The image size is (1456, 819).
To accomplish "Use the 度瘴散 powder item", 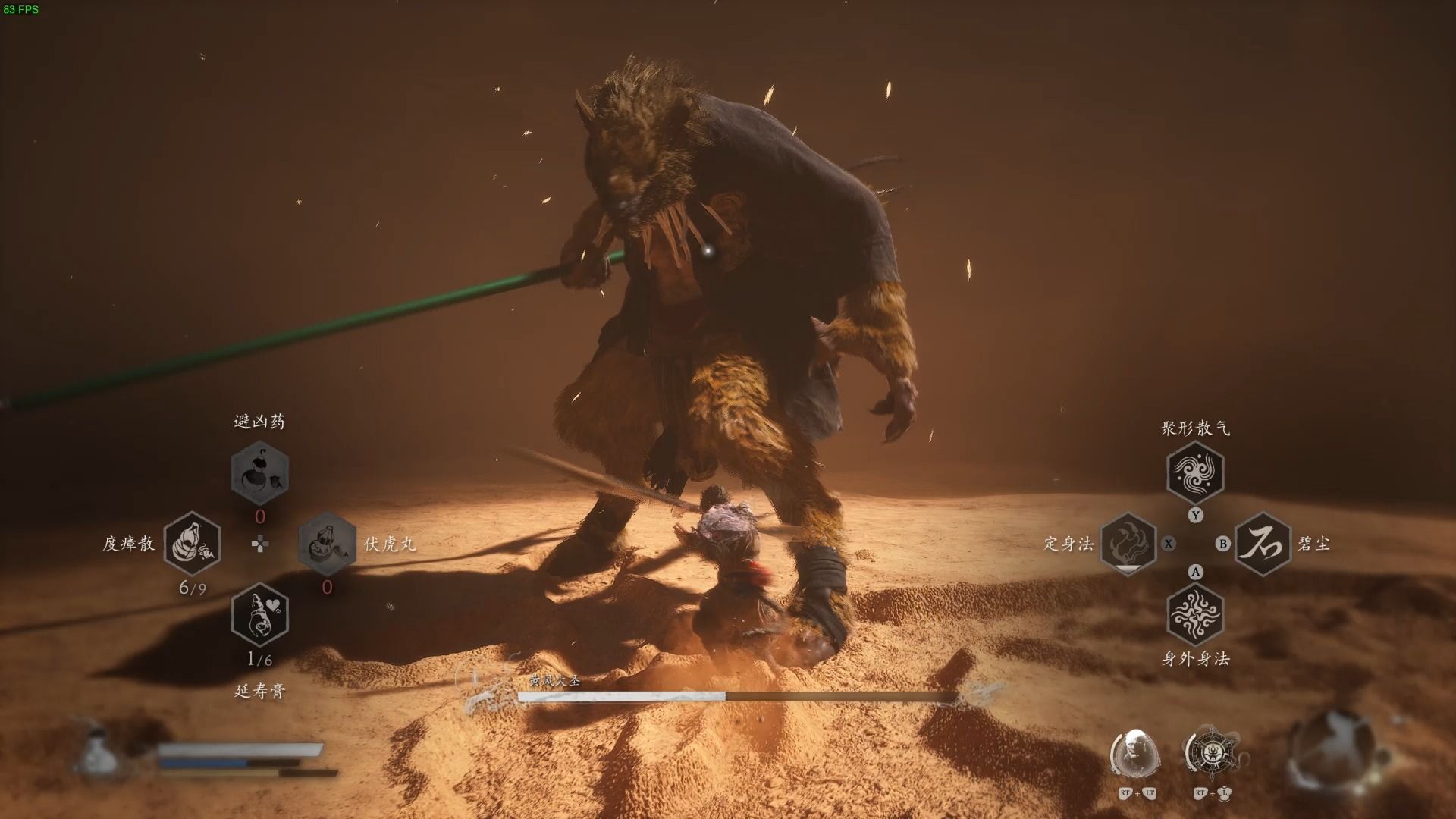I will coord(192,543).
